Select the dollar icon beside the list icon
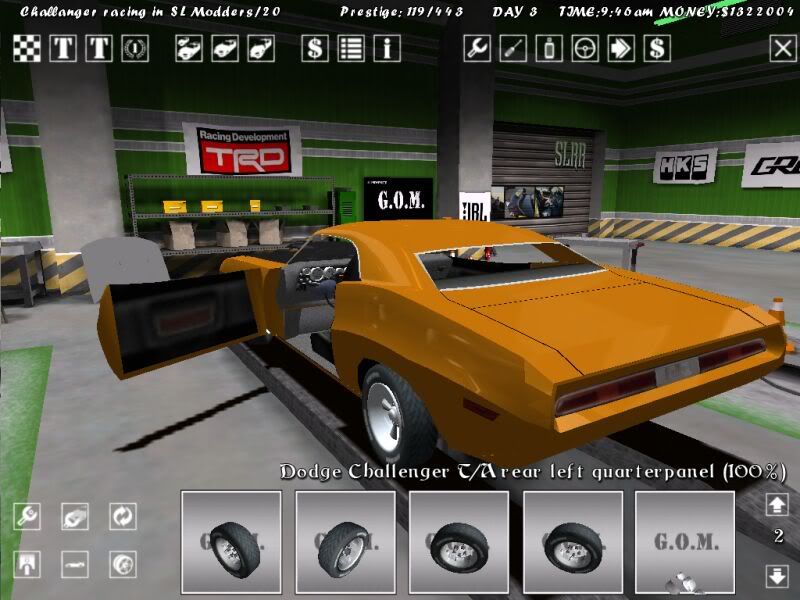The image size is (800, 600). [315, 48]
